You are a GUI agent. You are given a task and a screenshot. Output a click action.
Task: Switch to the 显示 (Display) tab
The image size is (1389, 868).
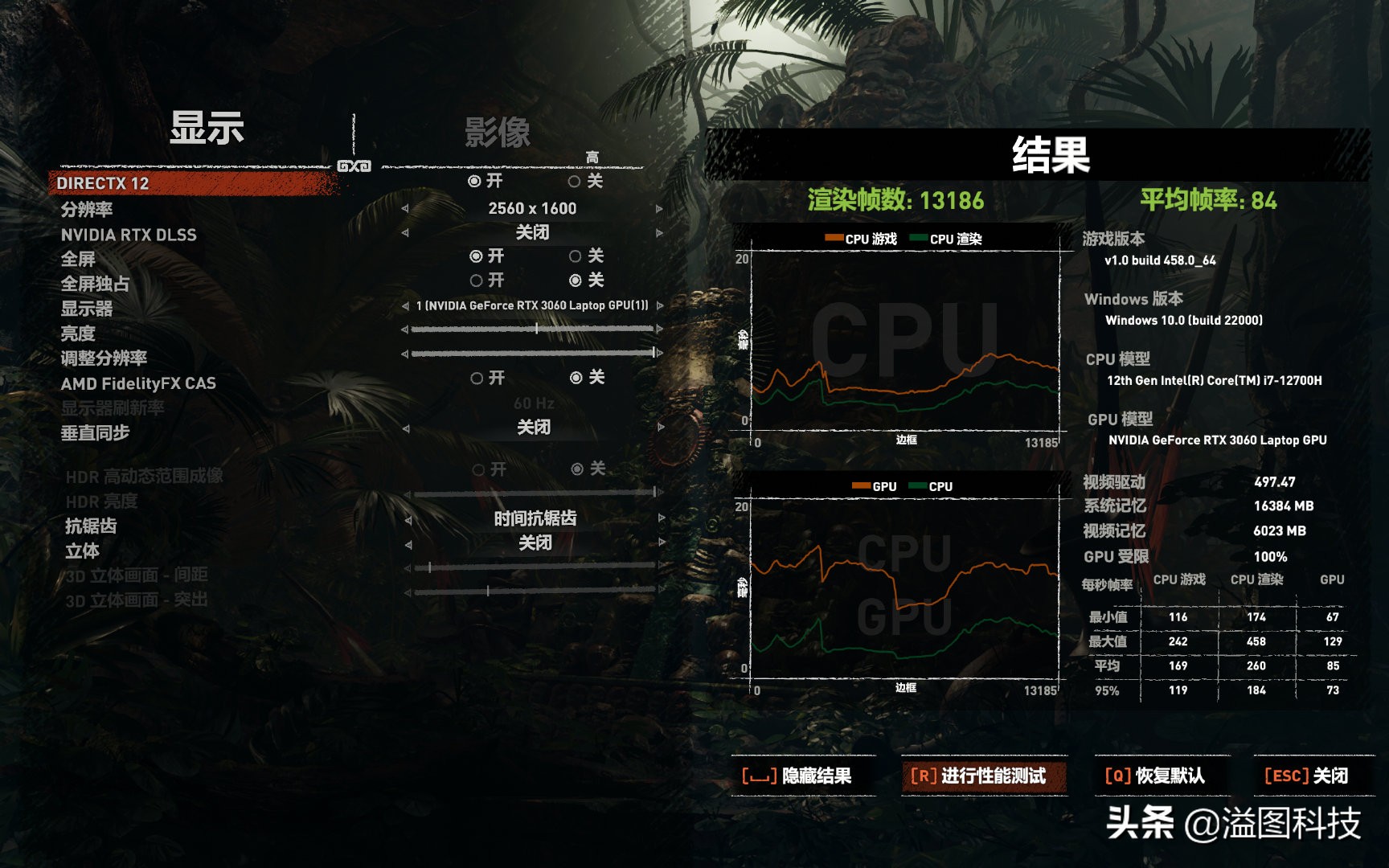point(205,129)
